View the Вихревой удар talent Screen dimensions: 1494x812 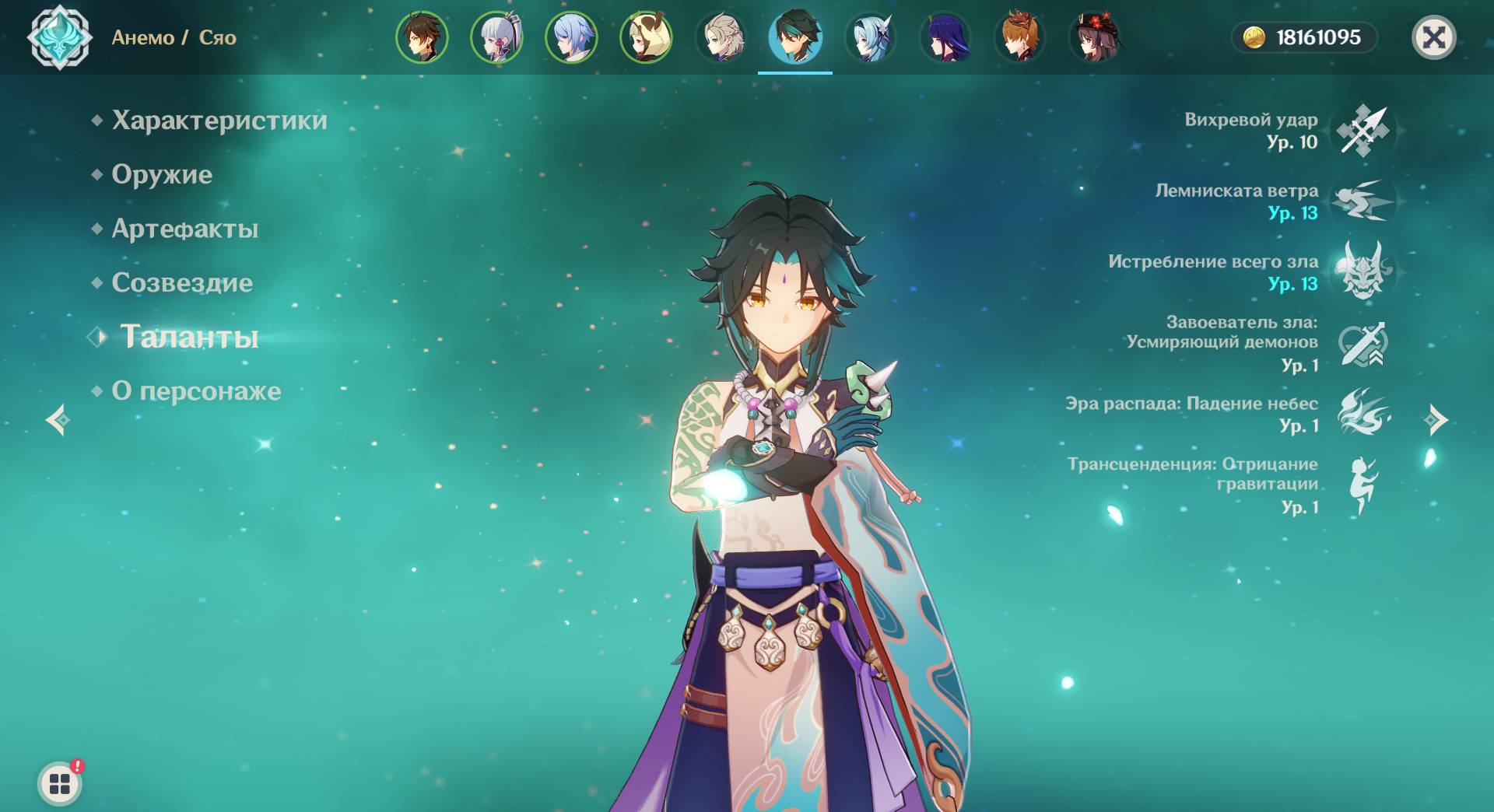pyautogui.click(x=1362, y=131)
